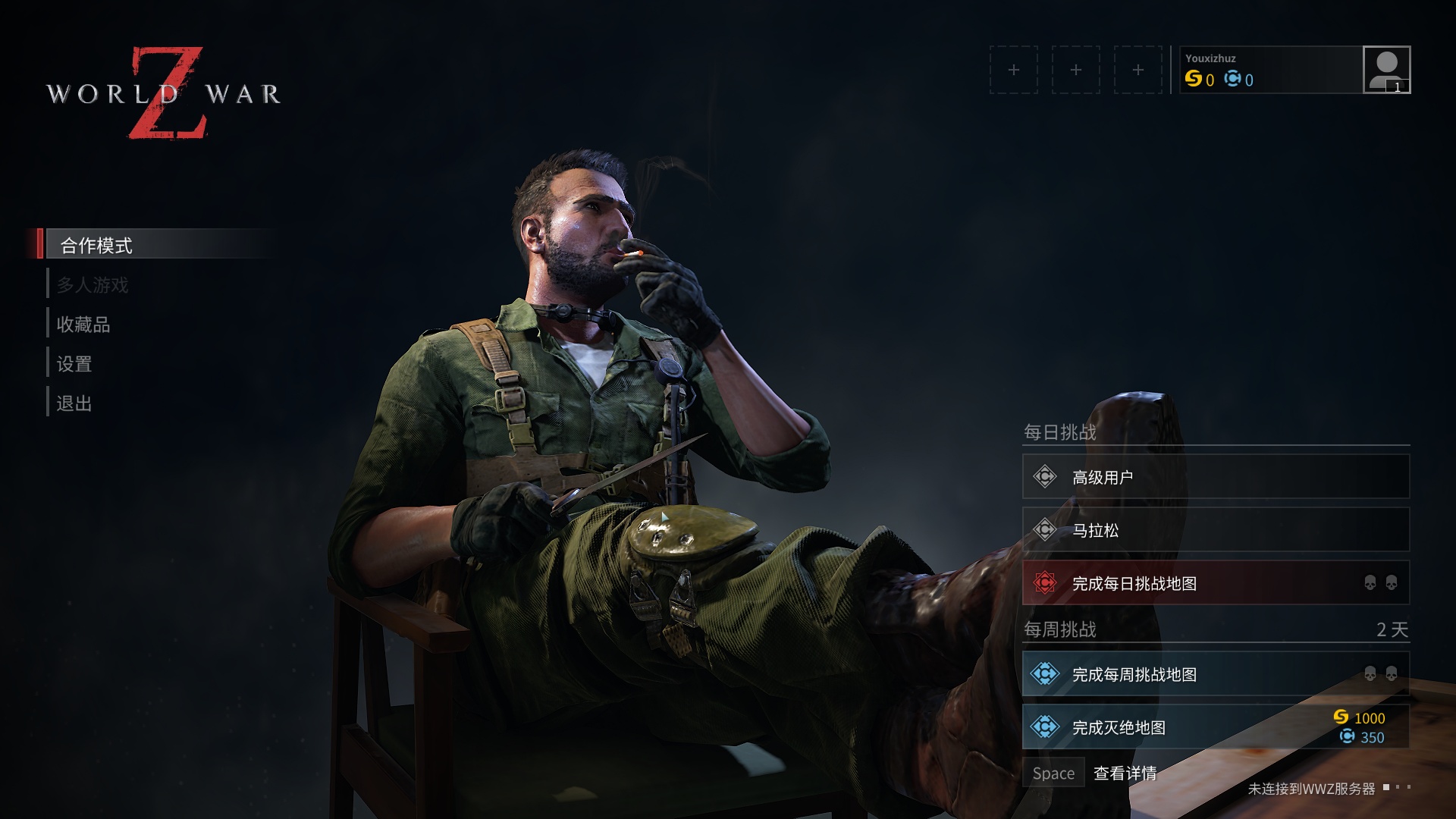Image resolution: width=1456 pixels, height=819 pixels.
Task: Go to 设置 settings
Action: click(x=74, y=364)
